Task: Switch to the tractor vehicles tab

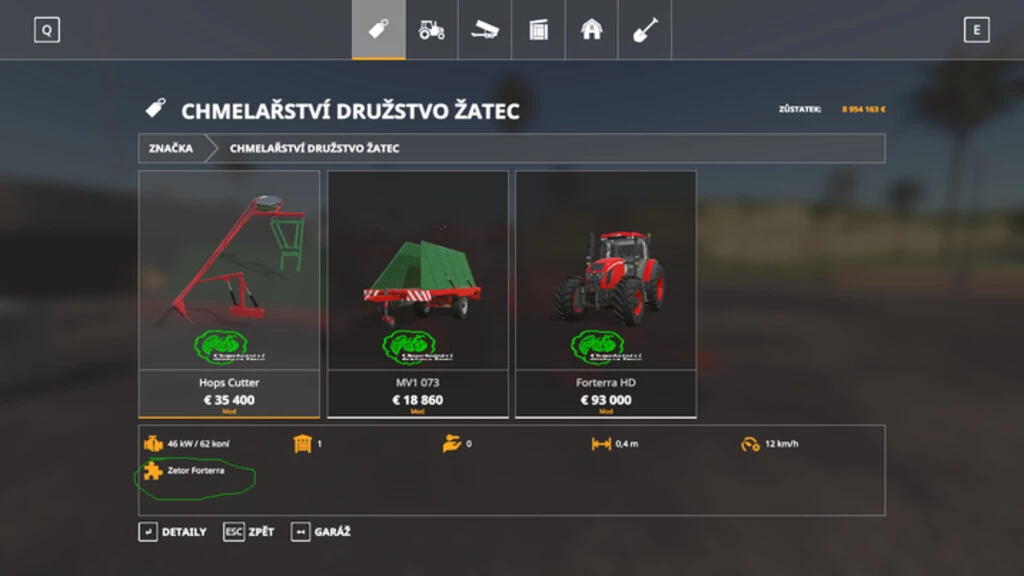Action: 432,30
